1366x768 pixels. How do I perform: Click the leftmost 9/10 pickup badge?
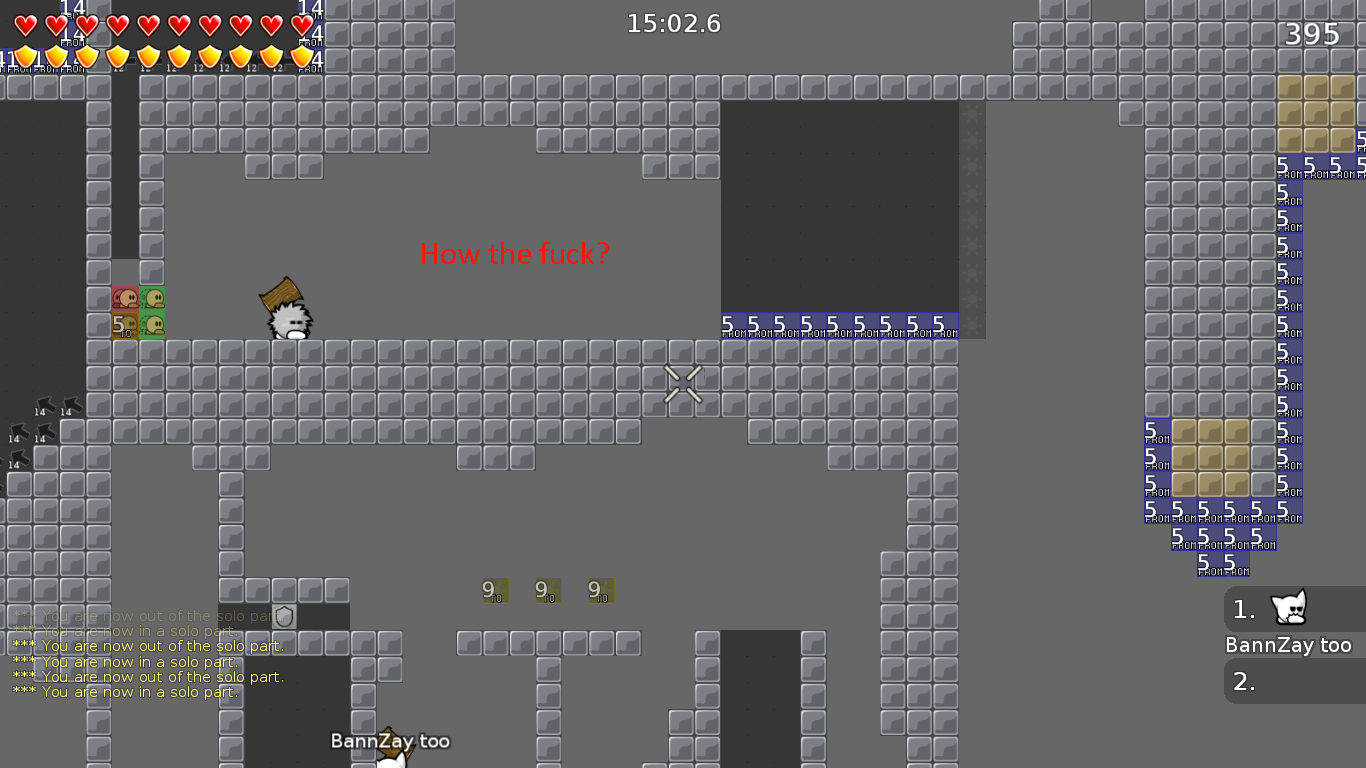point(492,590)
